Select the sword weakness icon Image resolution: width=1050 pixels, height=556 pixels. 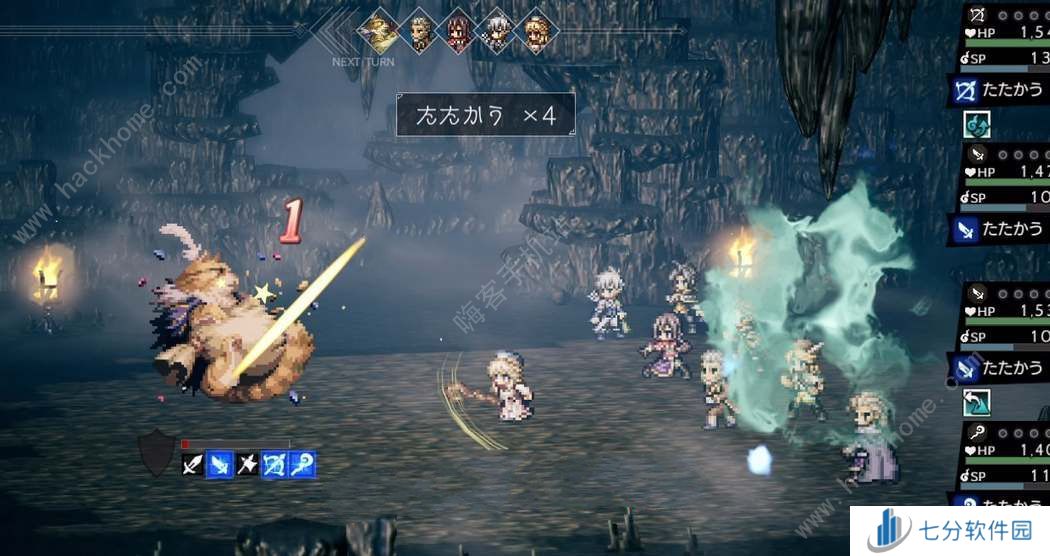pos(193,464)
